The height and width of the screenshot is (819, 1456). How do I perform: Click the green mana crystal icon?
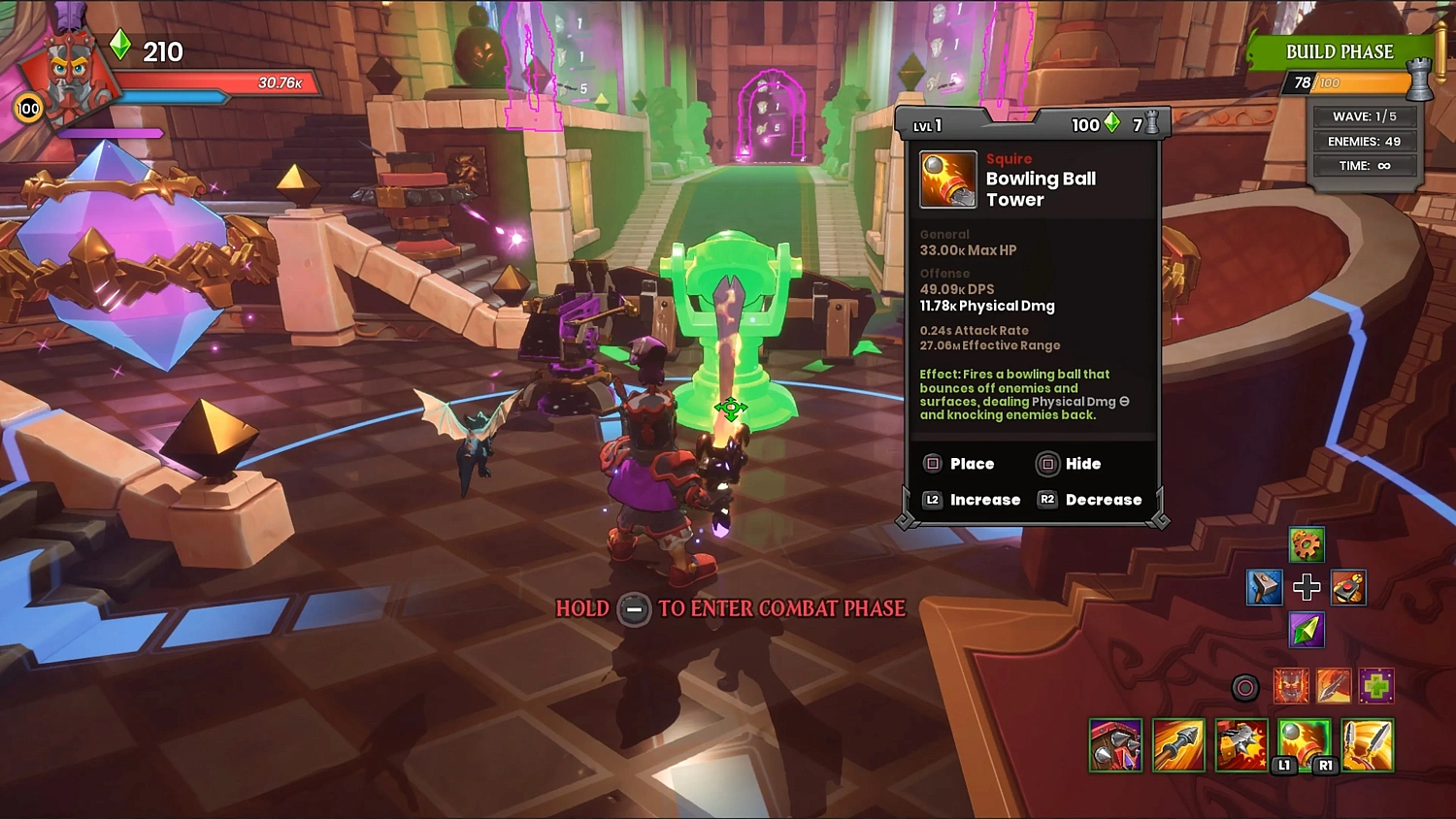[1306, 630]
